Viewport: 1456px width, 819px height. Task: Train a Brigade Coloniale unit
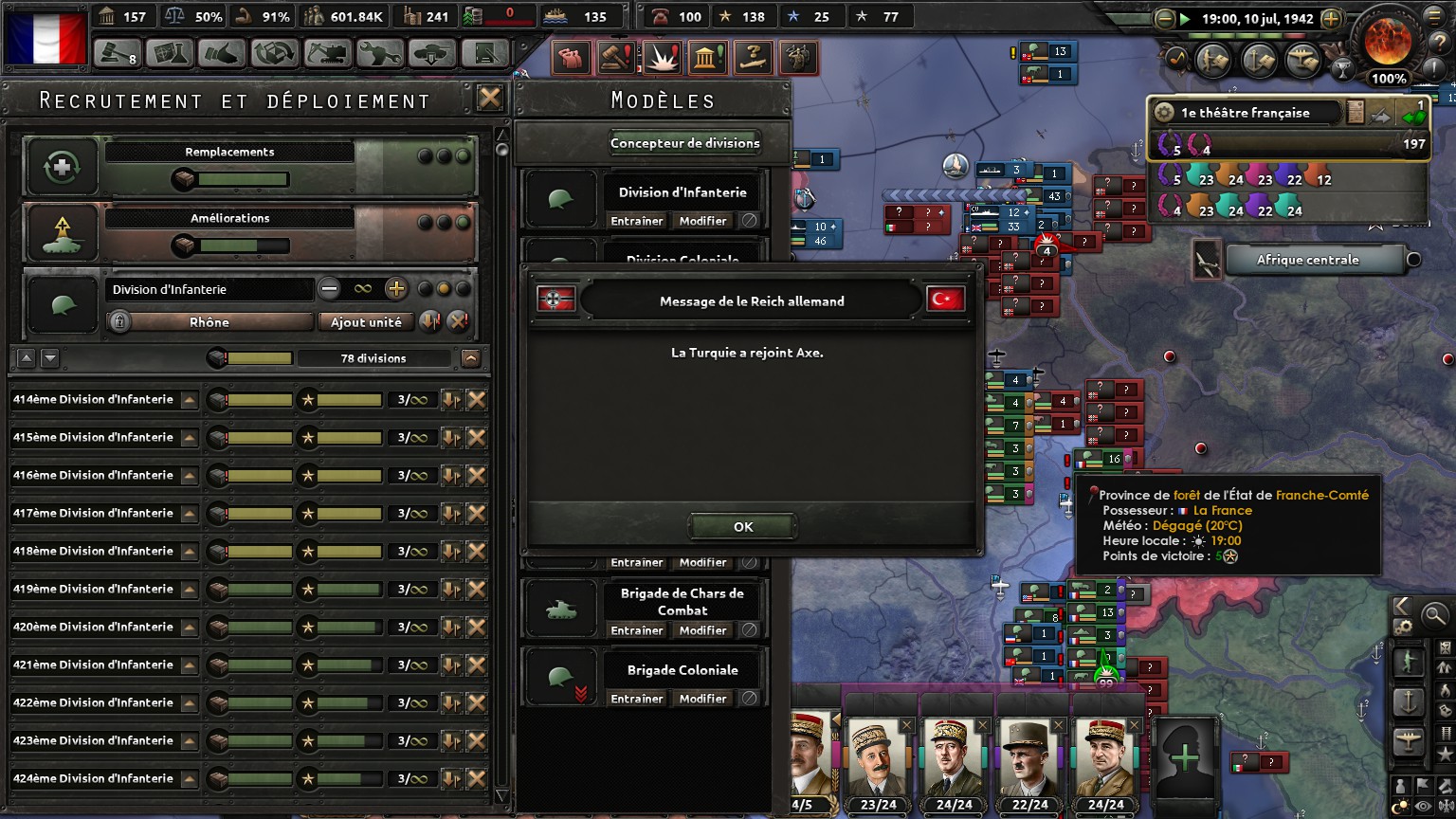[636, 699]
